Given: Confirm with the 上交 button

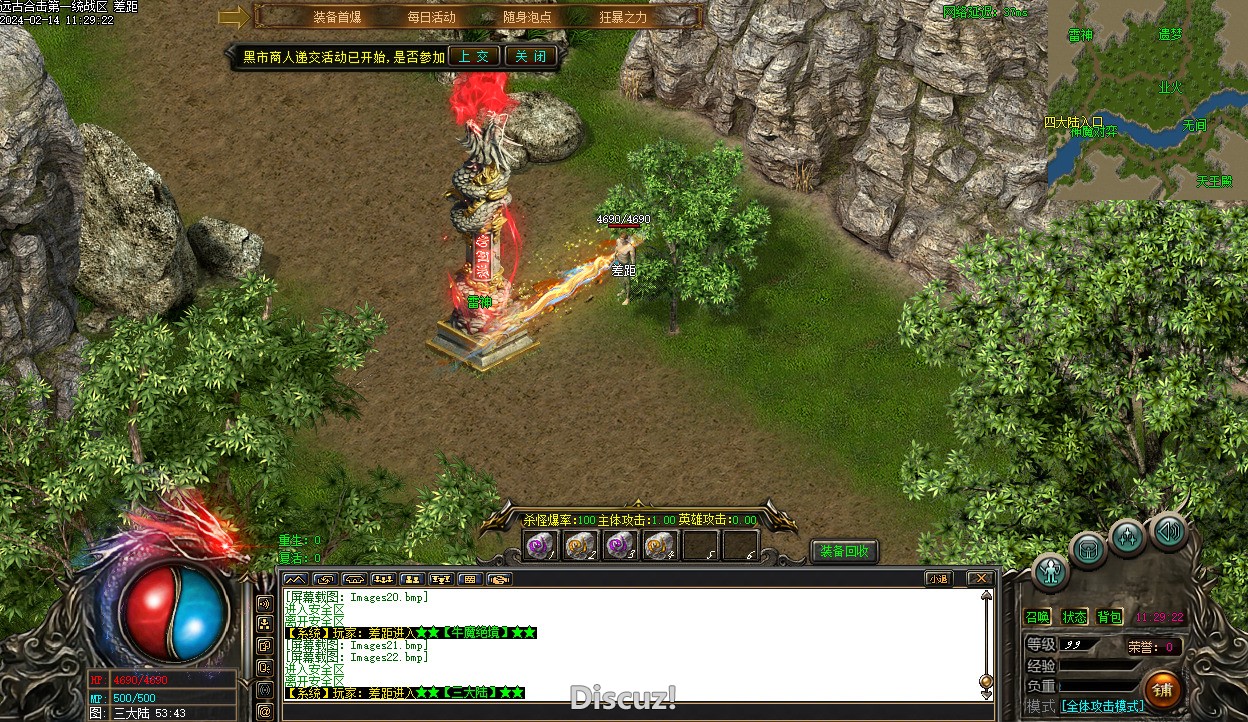Looking at the screenshot, I should click(474, 56).
